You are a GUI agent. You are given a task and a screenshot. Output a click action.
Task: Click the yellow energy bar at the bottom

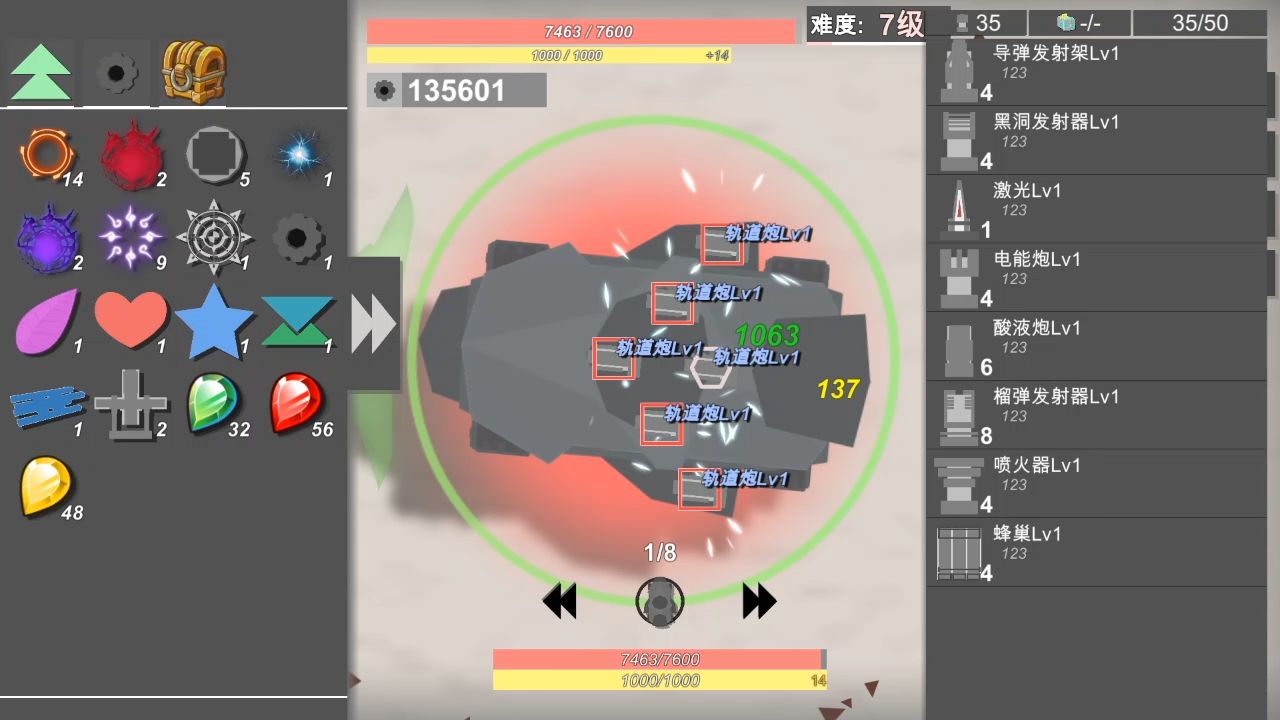tap(659, 680)
